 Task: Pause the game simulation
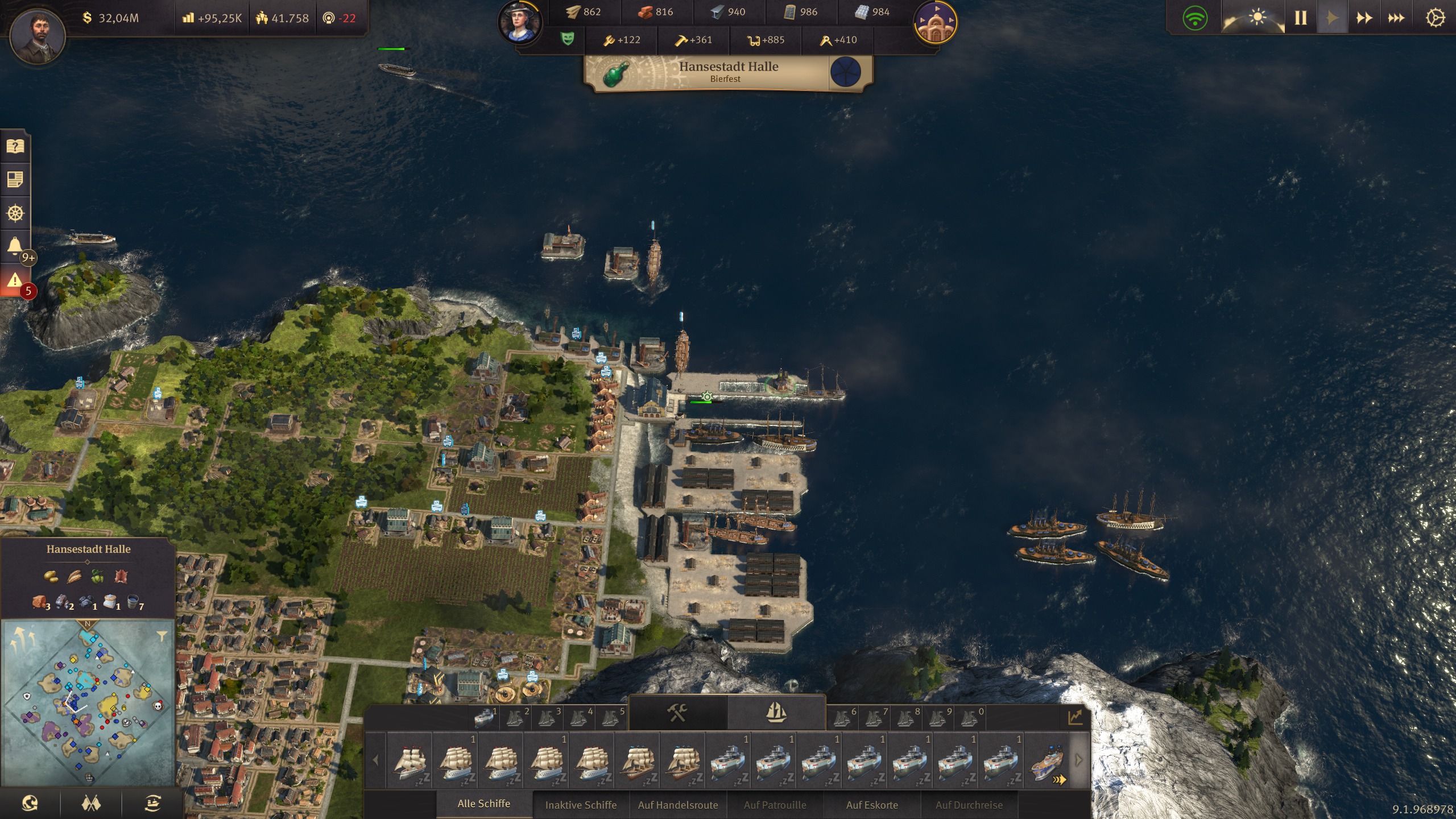click(x=1300, y=17)
